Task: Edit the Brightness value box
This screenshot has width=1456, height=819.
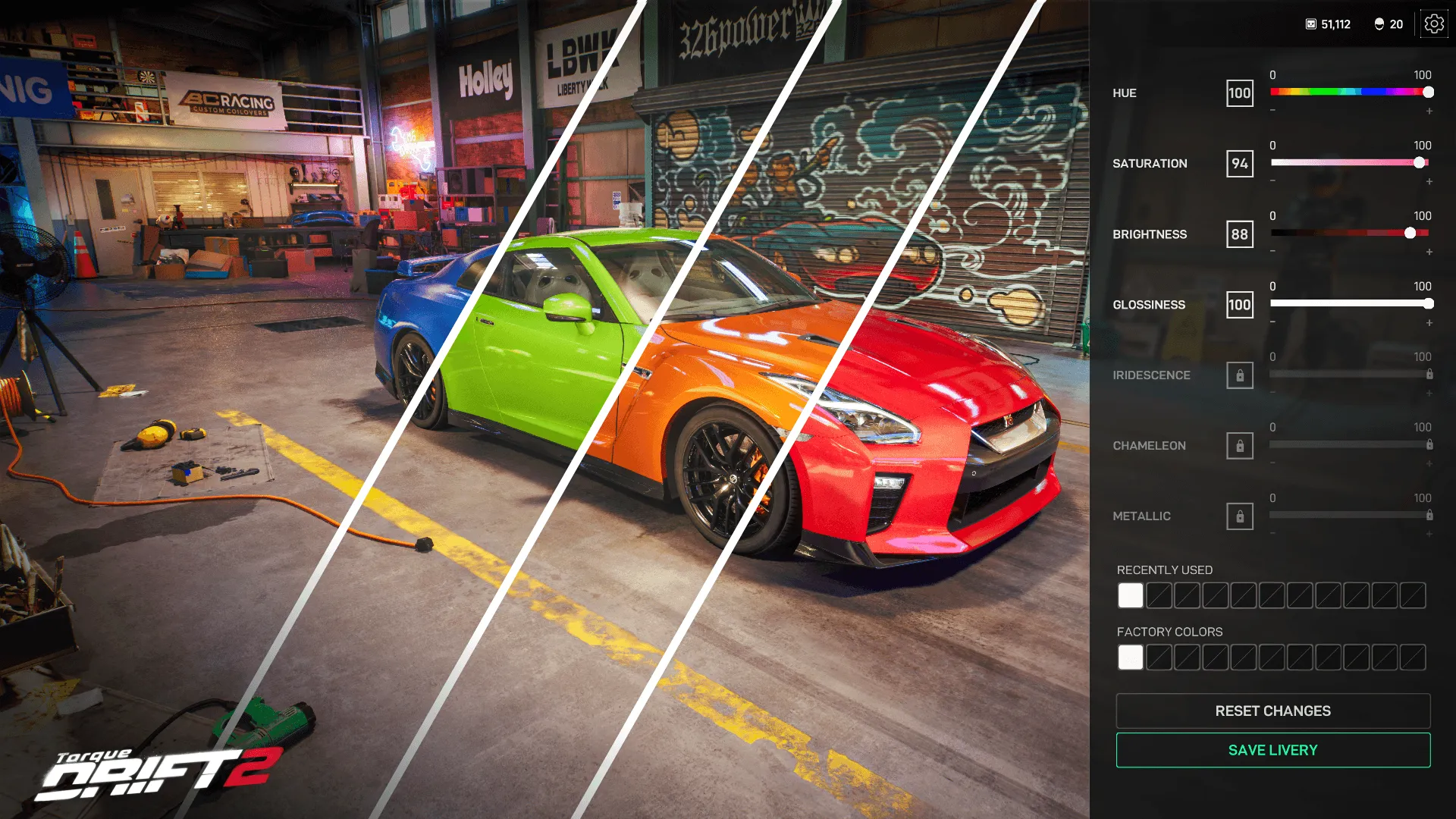Action: (x=1240, y=234)
